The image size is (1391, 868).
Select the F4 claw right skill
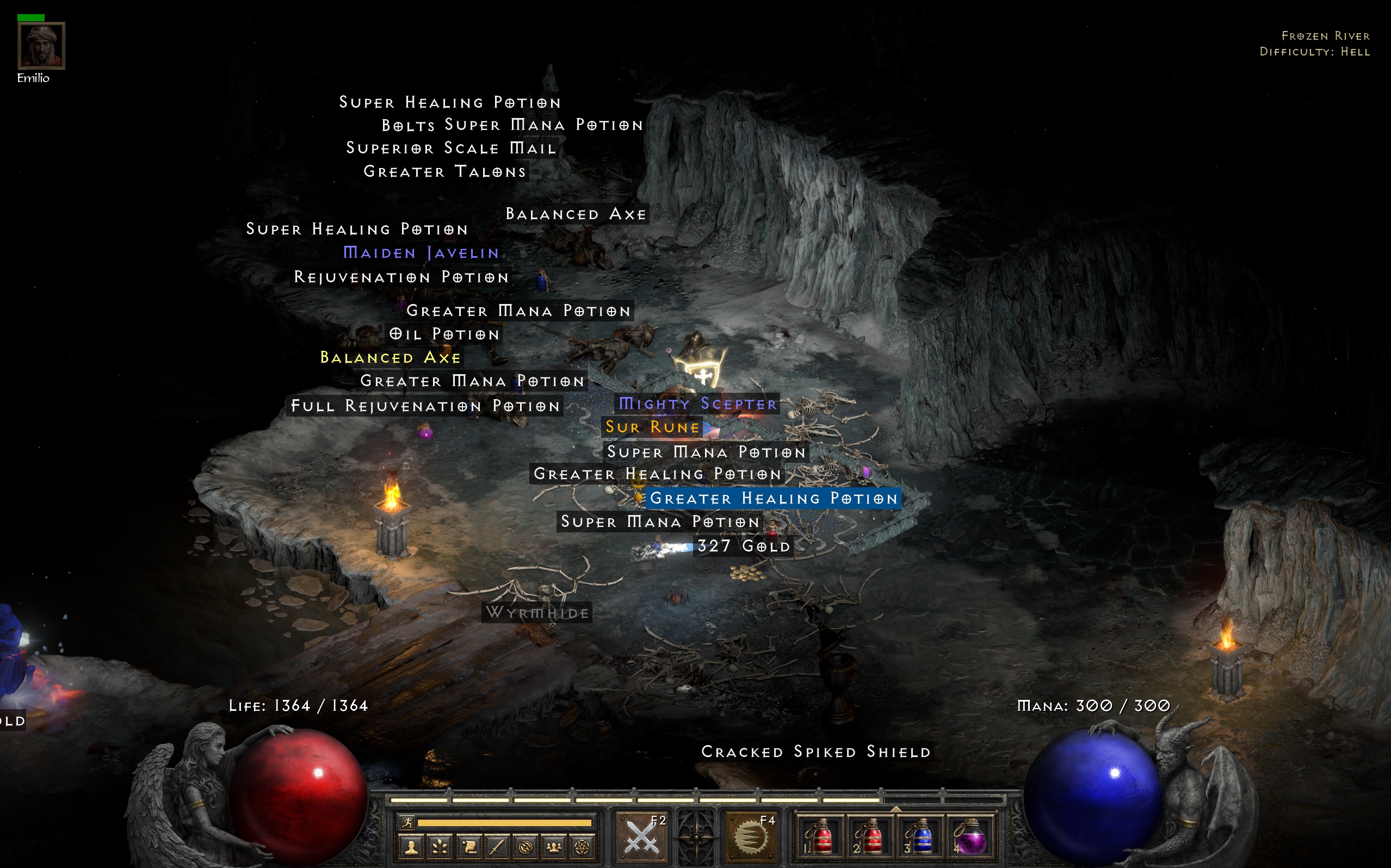tap(751, 838)
